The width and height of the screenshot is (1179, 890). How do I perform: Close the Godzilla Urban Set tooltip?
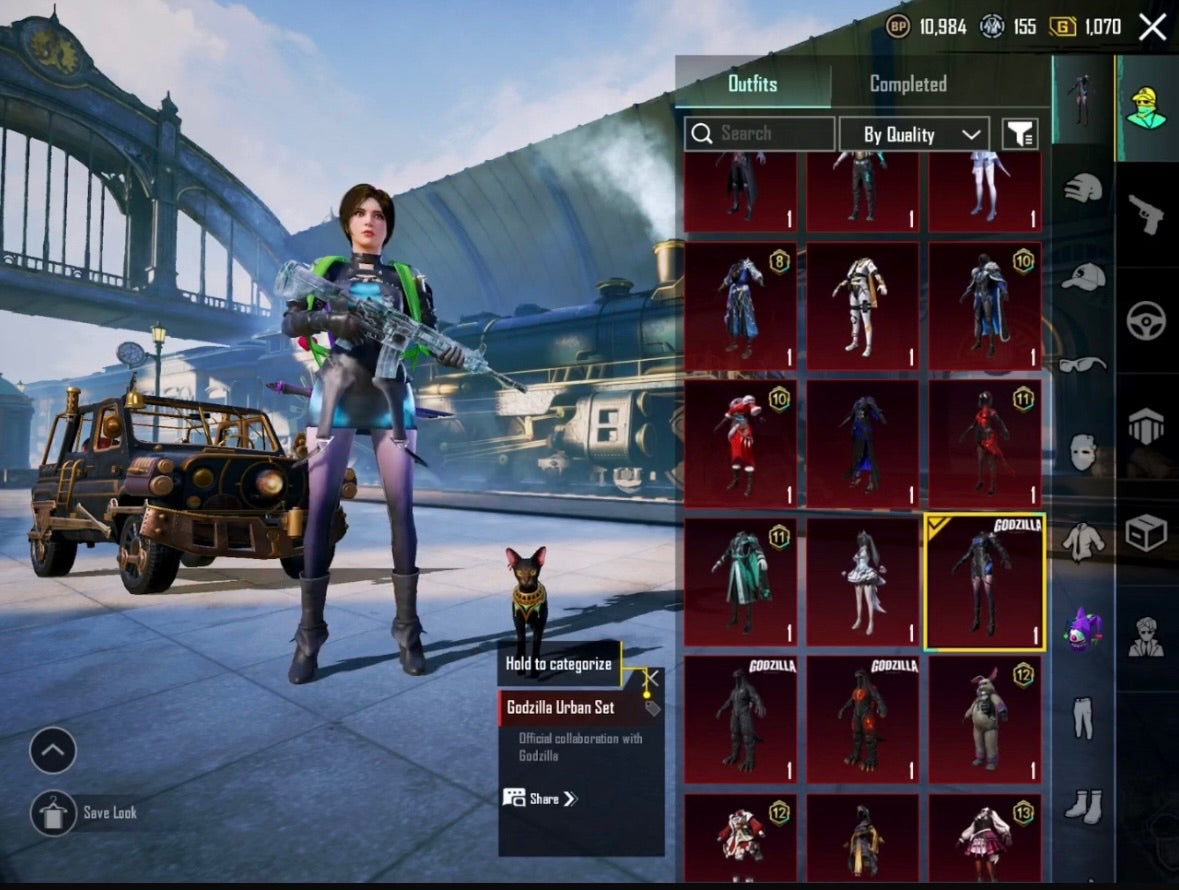coord(651,677)
